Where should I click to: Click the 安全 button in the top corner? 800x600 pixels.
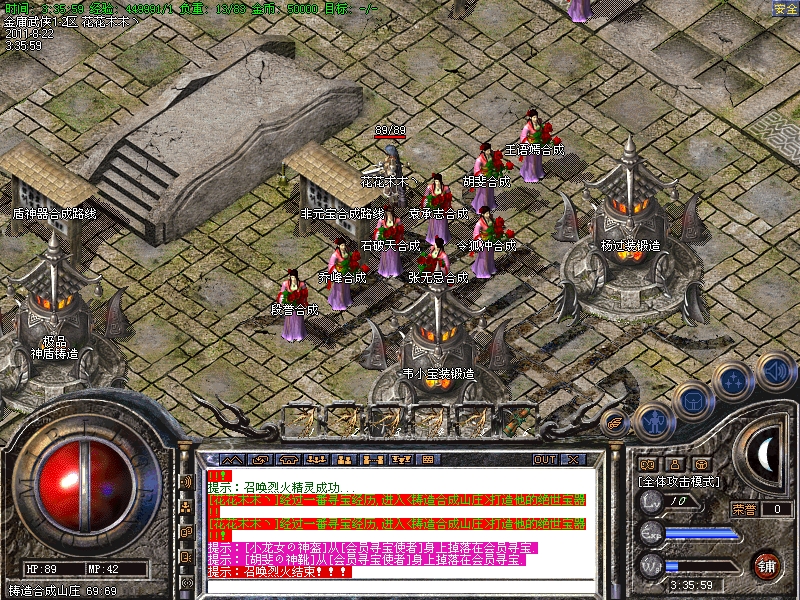[x=786, y=8]
